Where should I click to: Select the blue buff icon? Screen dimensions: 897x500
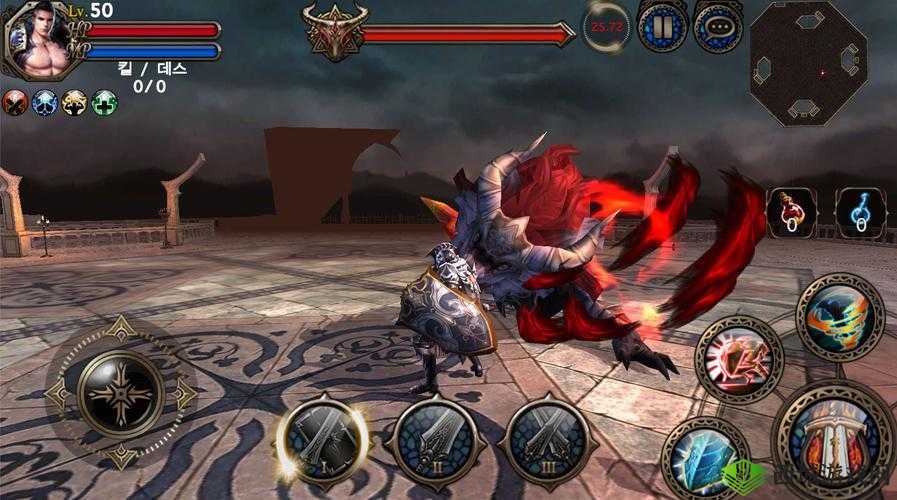[x=45, y=102]
